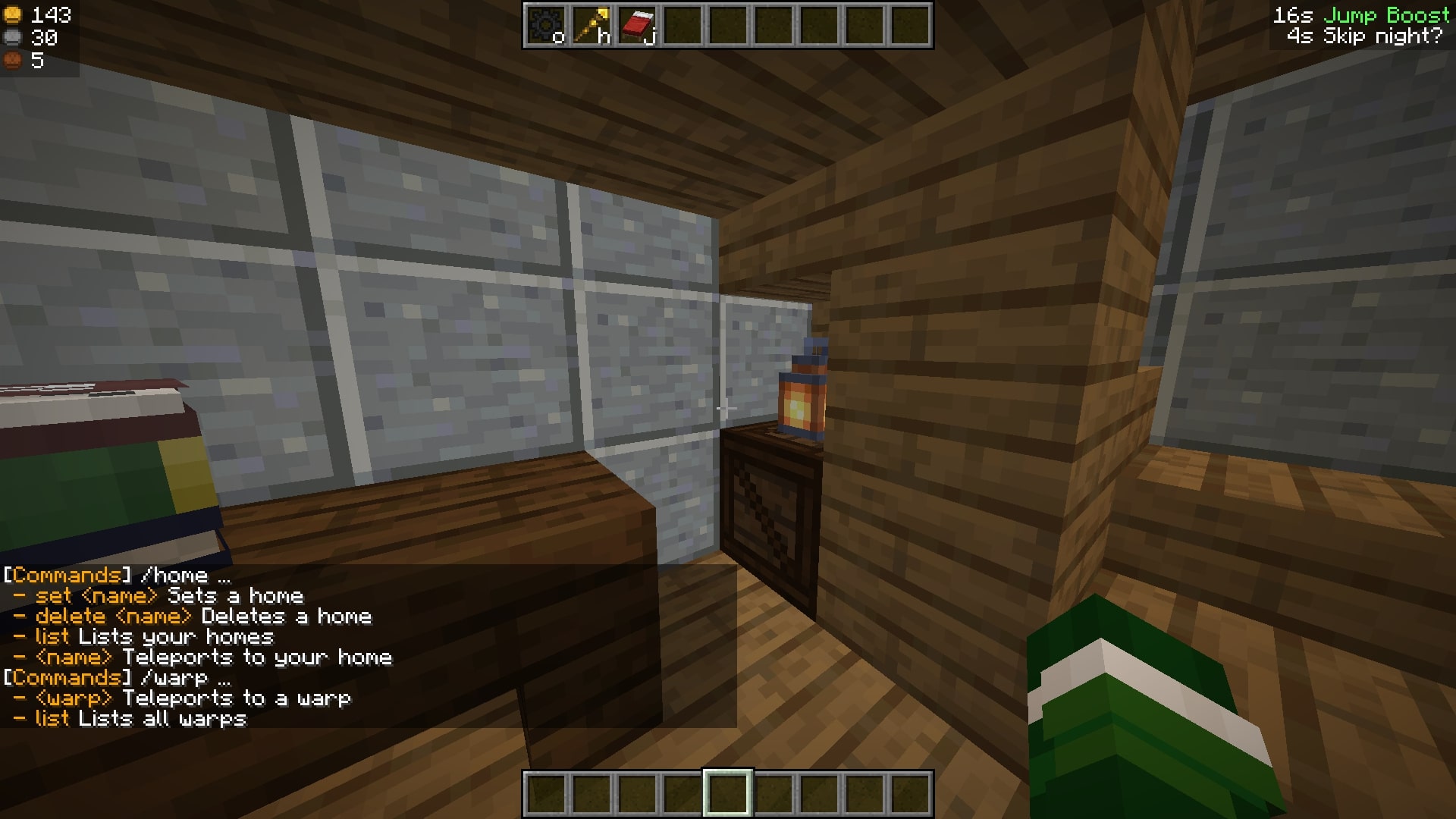Click the crosshair at screen center
Screen dimensions: 1456x819
pyautogui.click(x=726, y=409)
